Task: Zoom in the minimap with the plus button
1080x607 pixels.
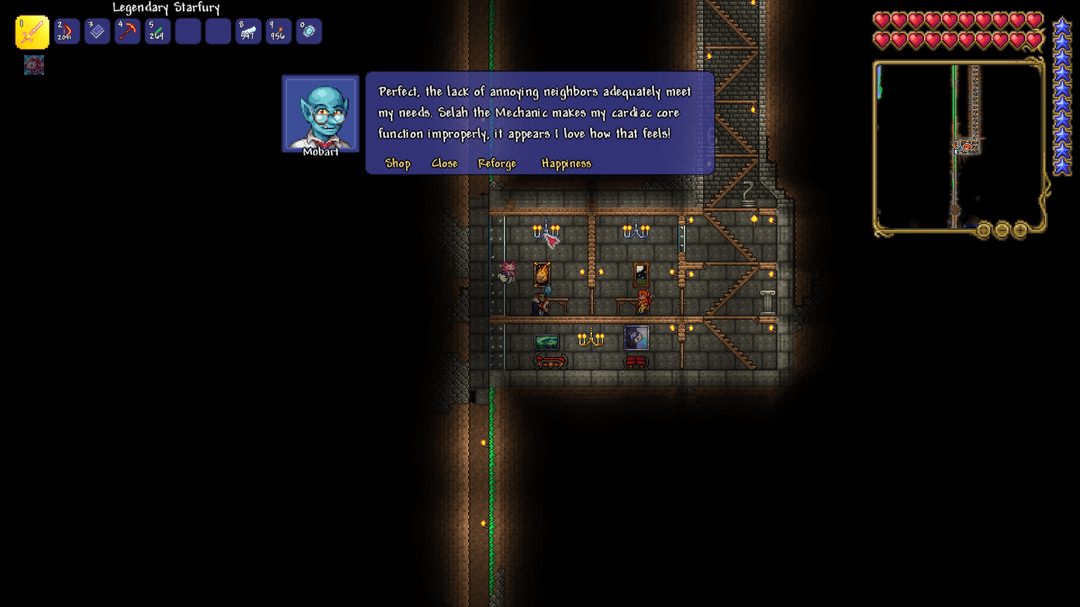Action: pos(1020,231)
